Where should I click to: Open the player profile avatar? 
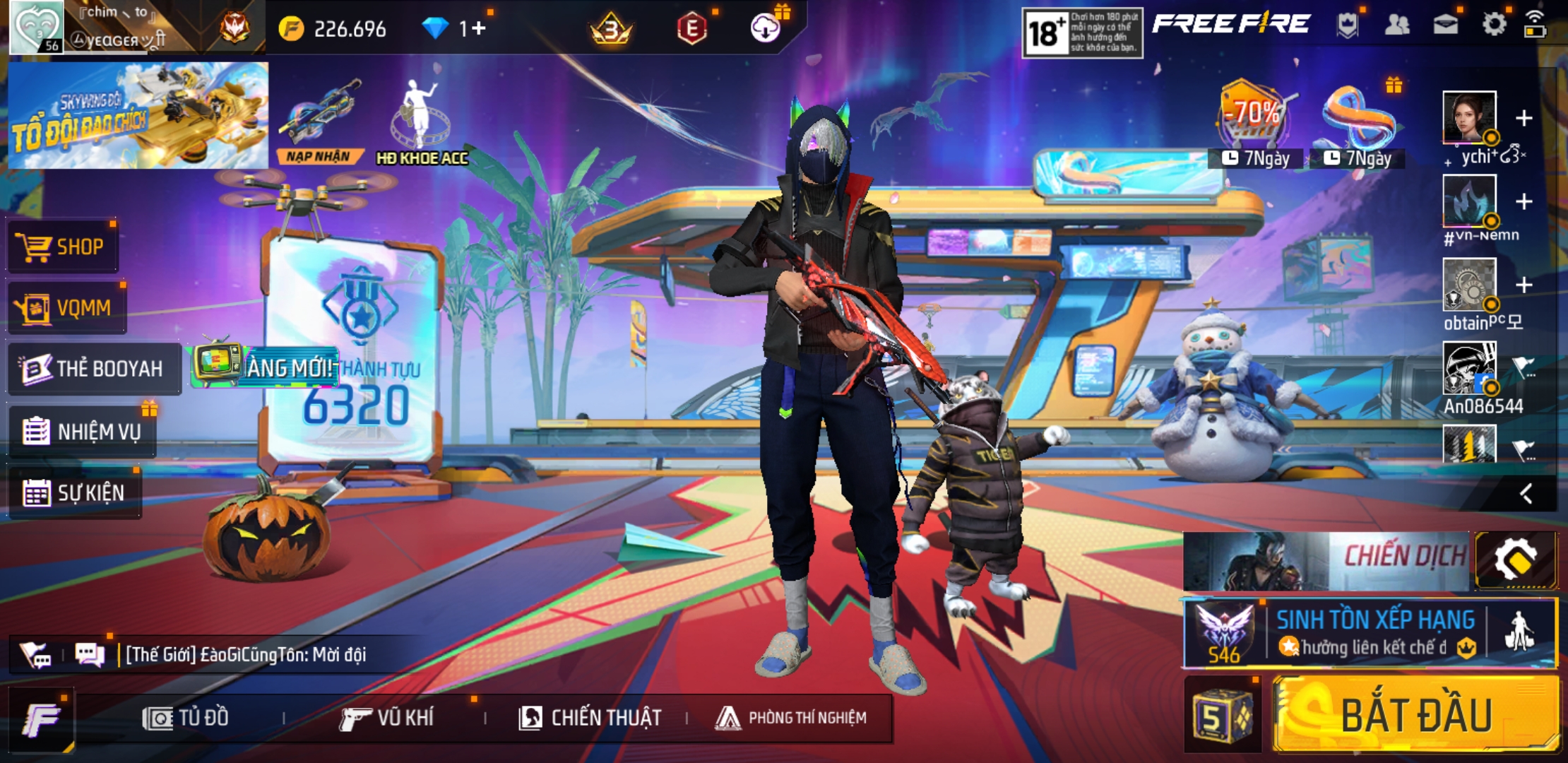(37, 27)
